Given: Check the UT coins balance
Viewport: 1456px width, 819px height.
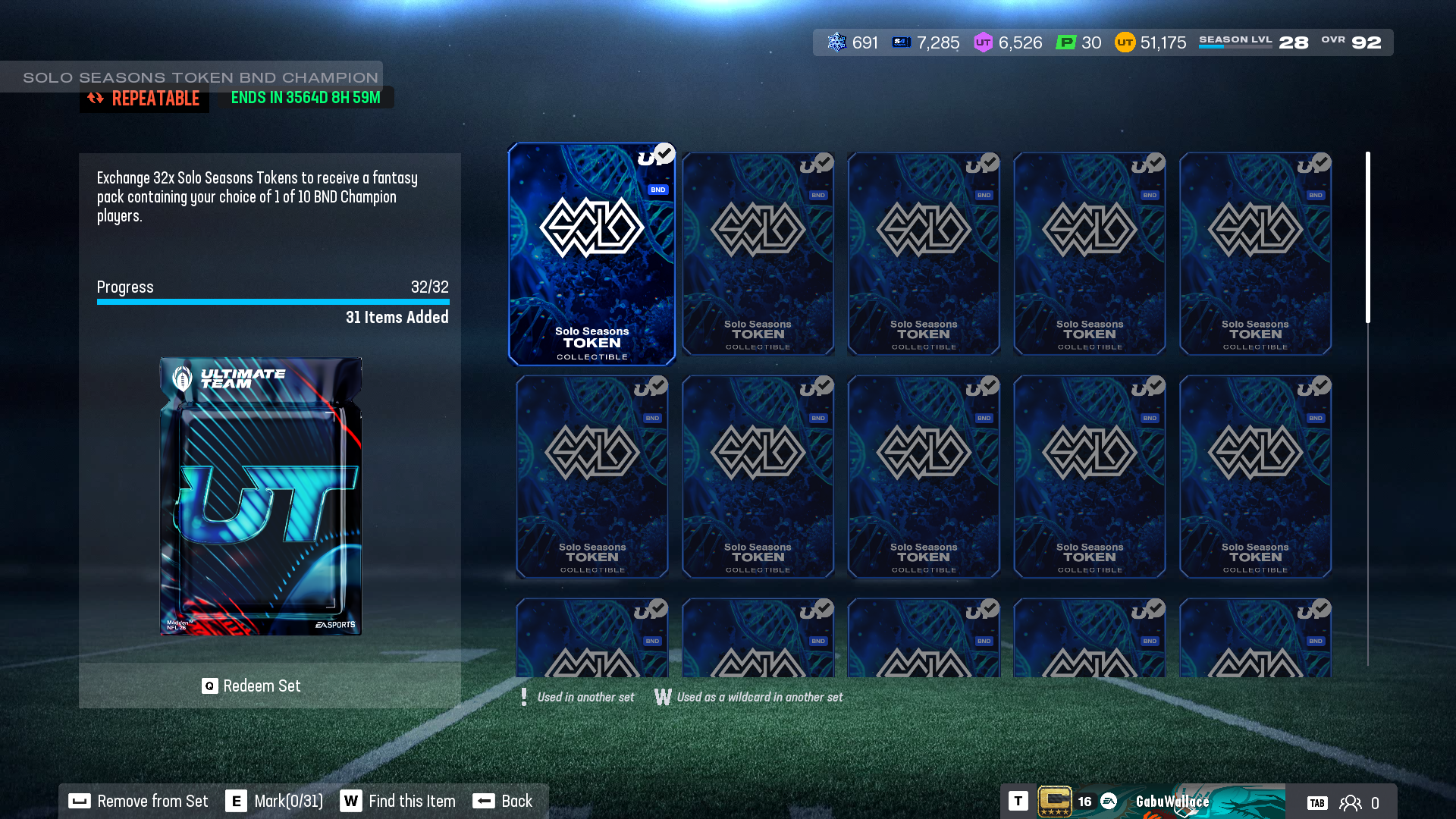Looking at the screenshot, I should point(1150,42).
